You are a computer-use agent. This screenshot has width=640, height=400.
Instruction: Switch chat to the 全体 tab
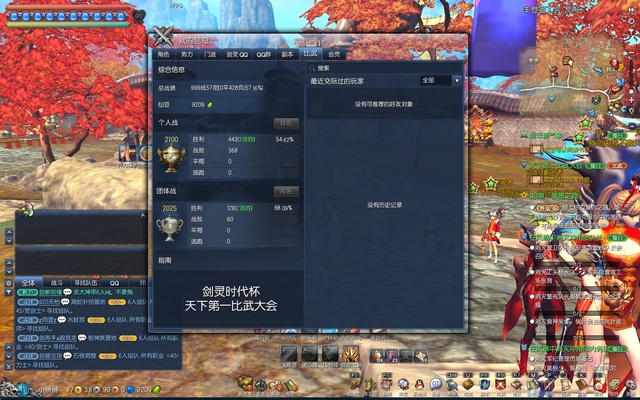[x=28, y=283]
